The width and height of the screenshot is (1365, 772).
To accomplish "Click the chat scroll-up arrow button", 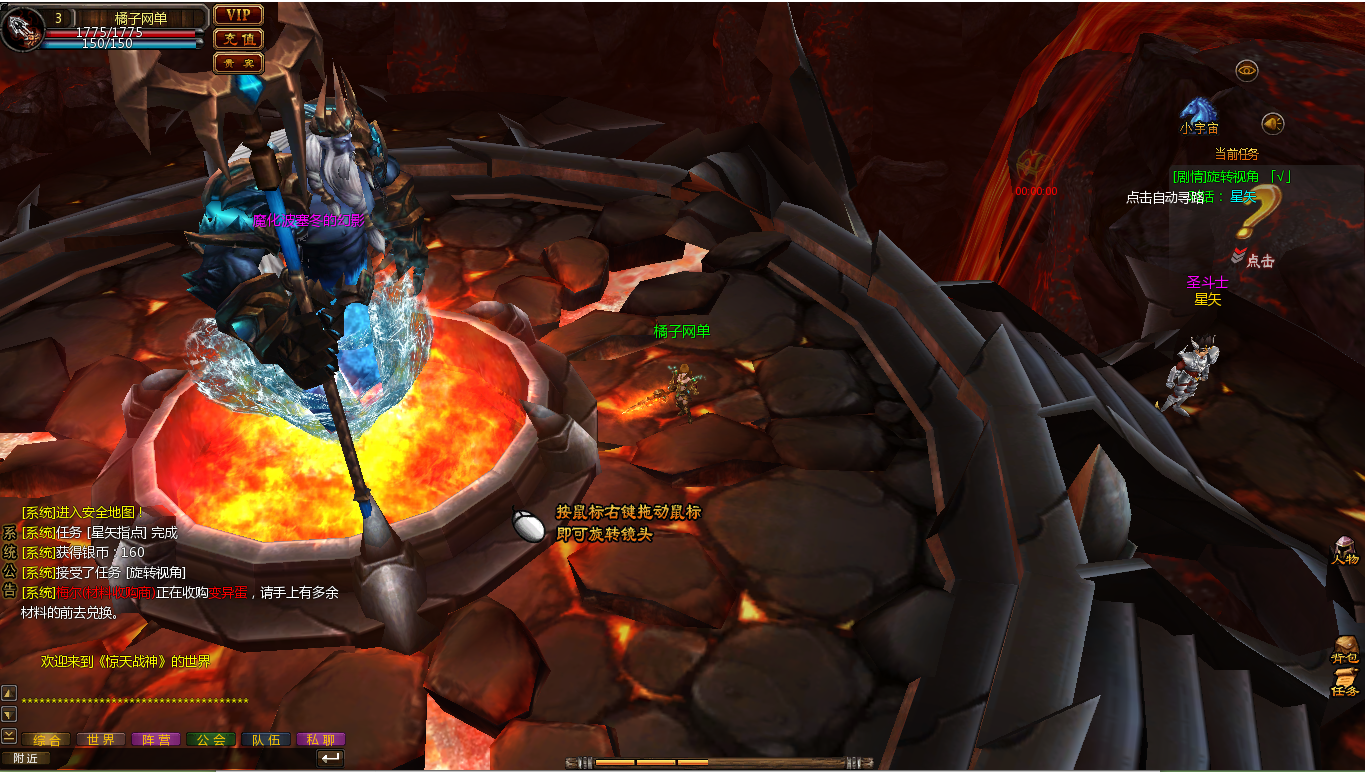I will (8, 692).
